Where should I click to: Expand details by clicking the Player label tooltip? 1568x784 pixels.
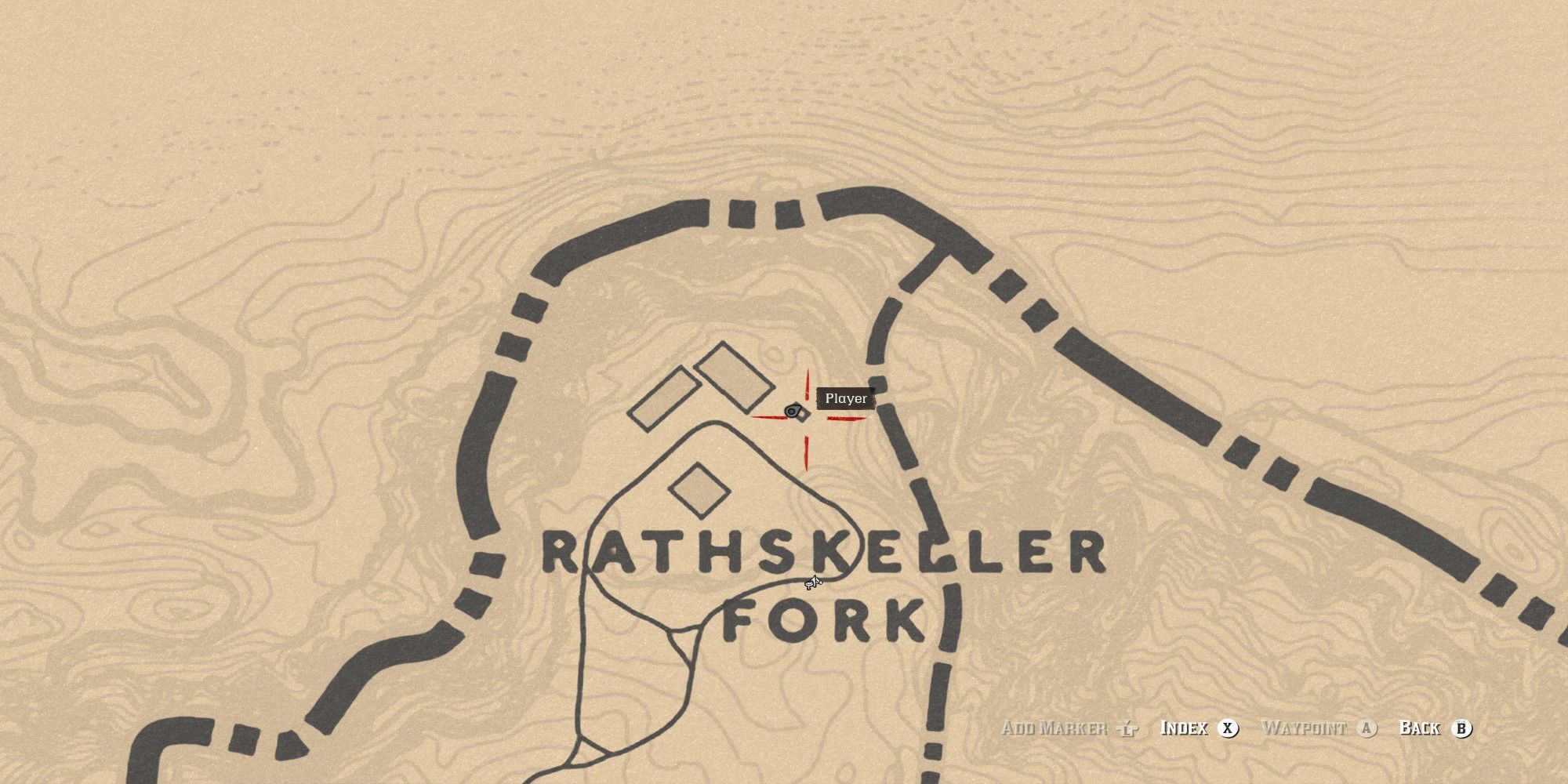(845, 399)
